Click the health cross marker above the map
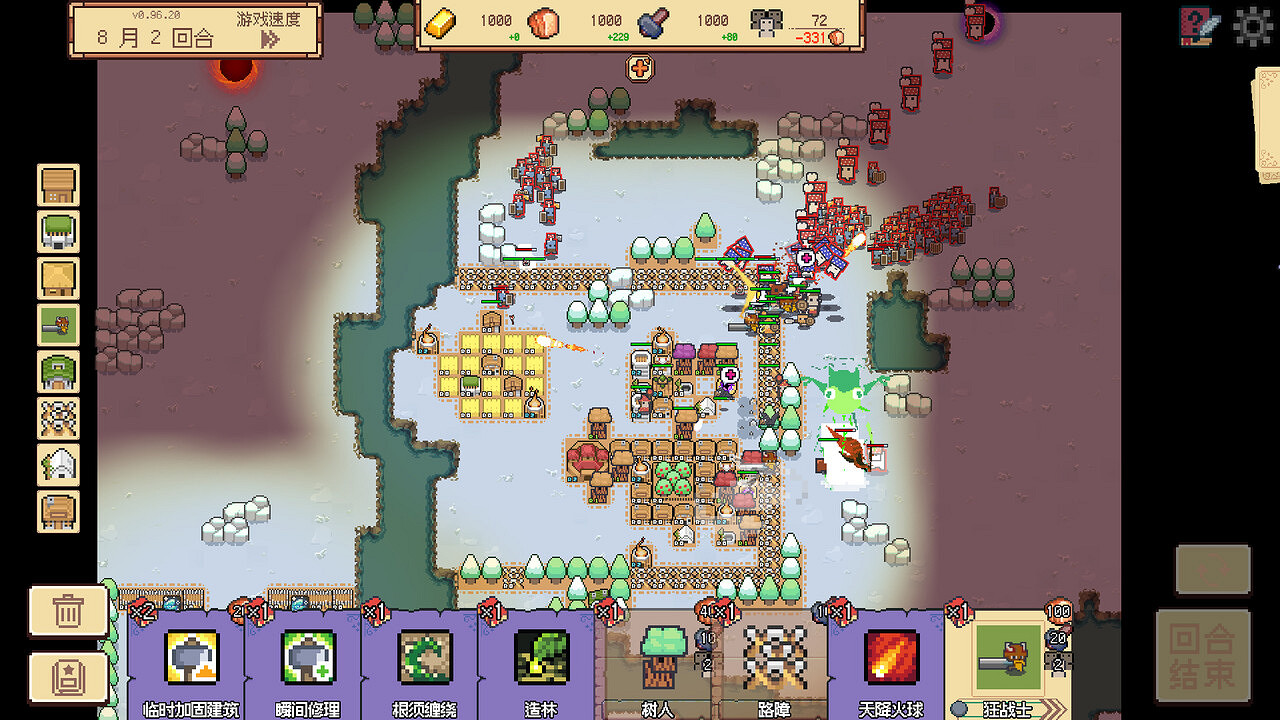 639,69
